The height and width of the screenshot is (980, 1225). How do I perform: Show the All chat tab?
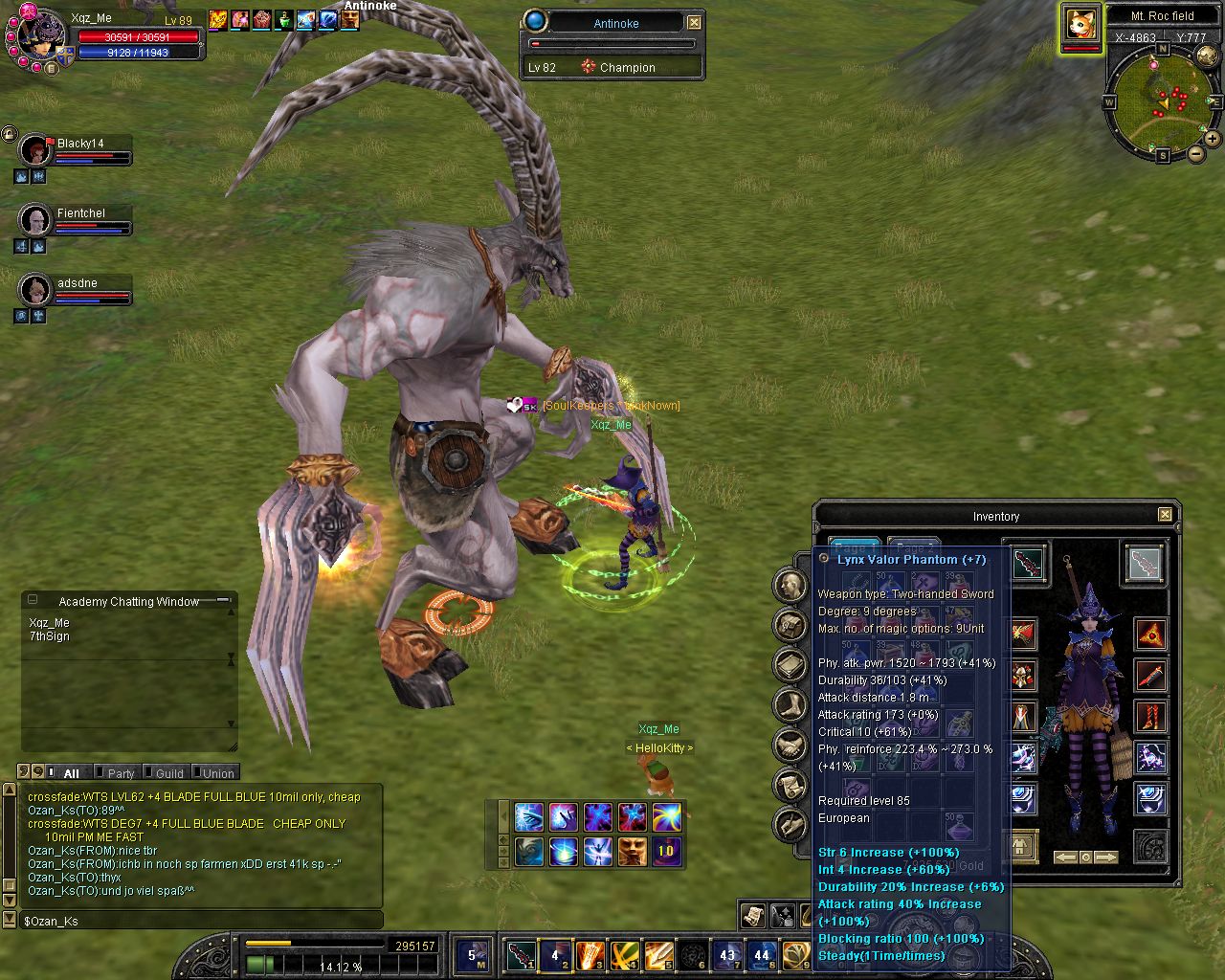[71, 773]
